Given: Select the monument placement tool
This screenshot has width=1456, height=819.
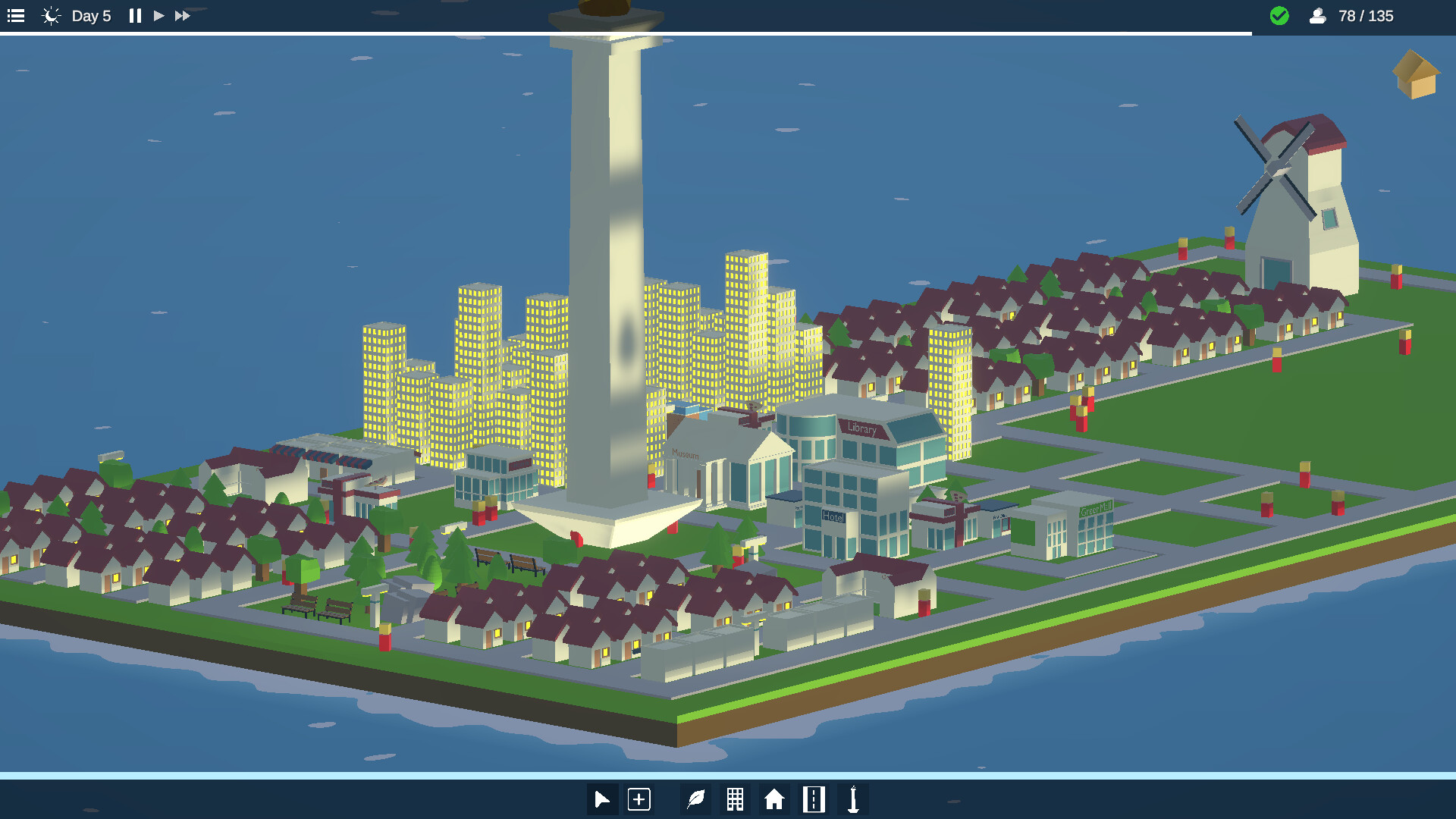Looking at the screenshot, I should pyautogui.click(x=854, y=799).
